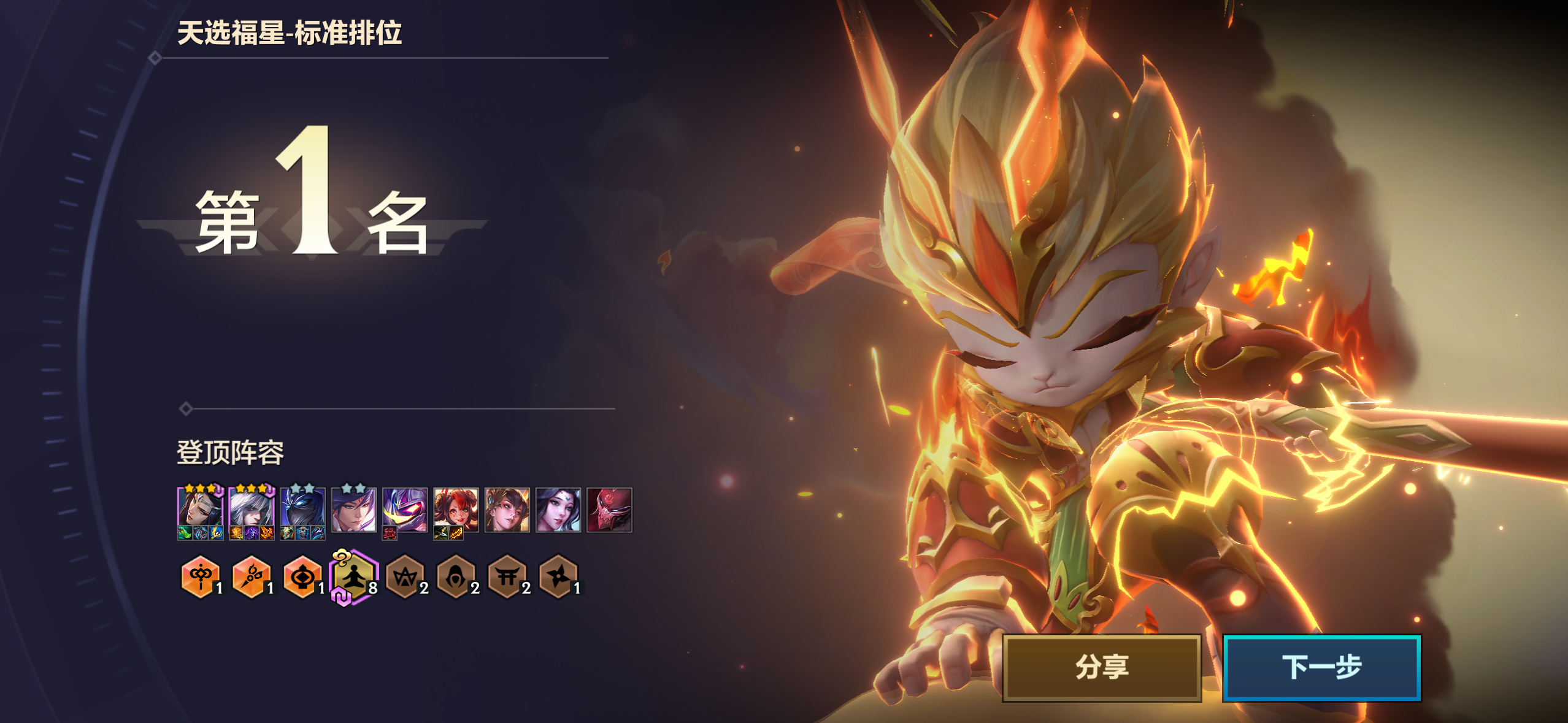Choose the red-haired girl champion portrait
1568x723 pixels.
[456, 508]
